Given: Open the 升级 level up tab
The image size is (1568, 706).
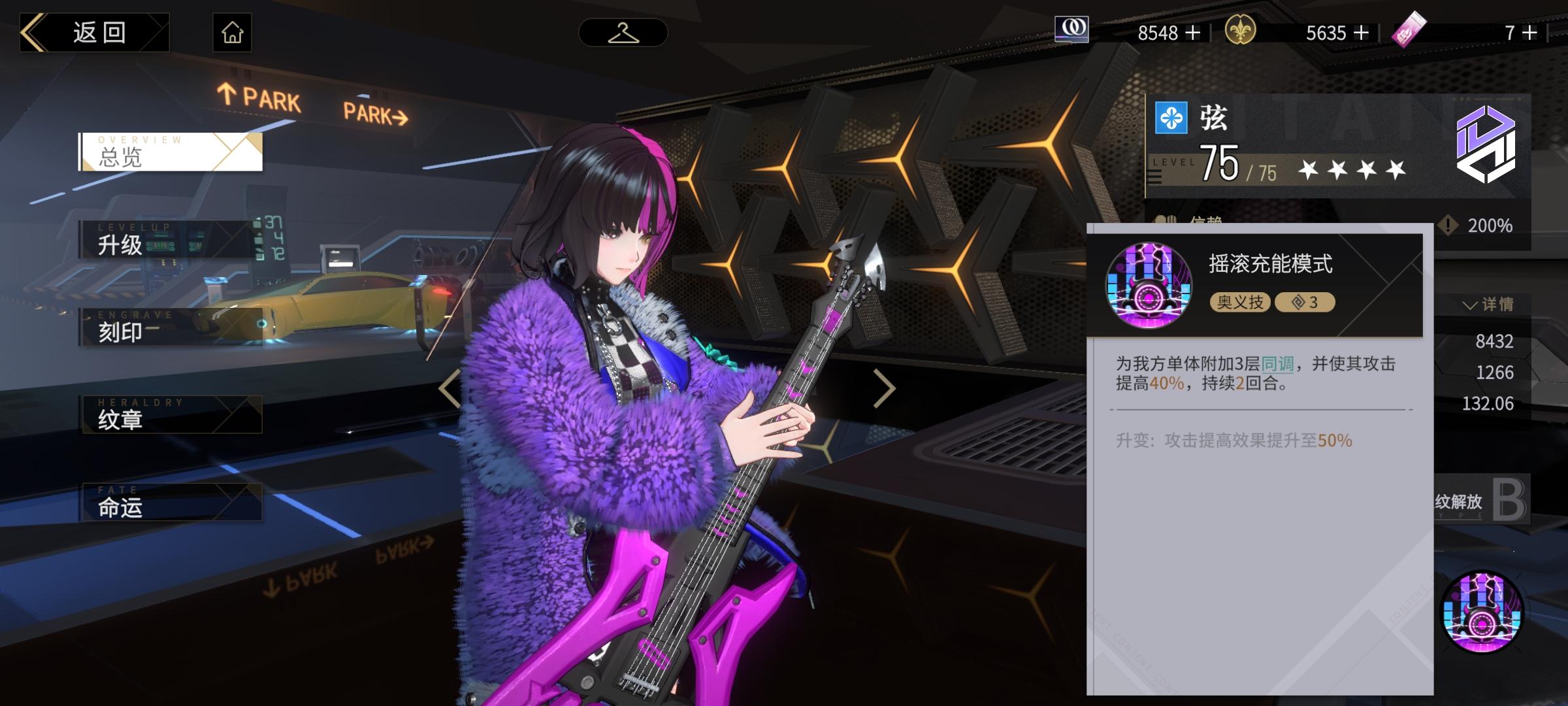Looking at the screenshot, I should tap(171, 240).
